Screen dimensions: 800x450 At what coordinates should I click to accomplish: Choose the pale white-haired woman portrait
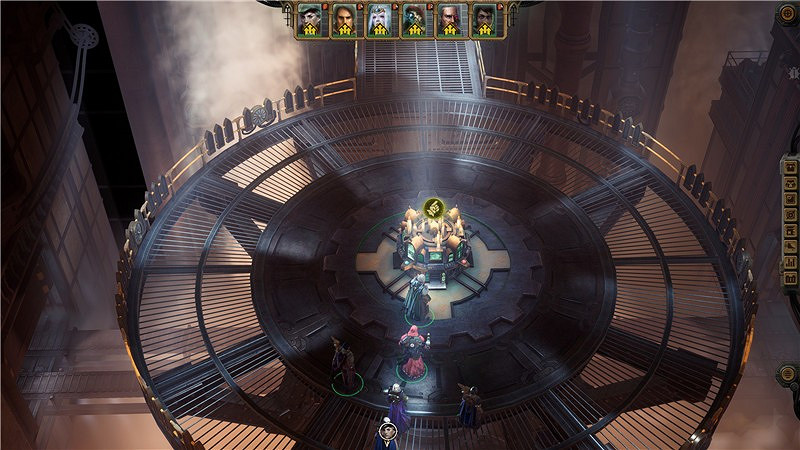(x=379, y=19)
